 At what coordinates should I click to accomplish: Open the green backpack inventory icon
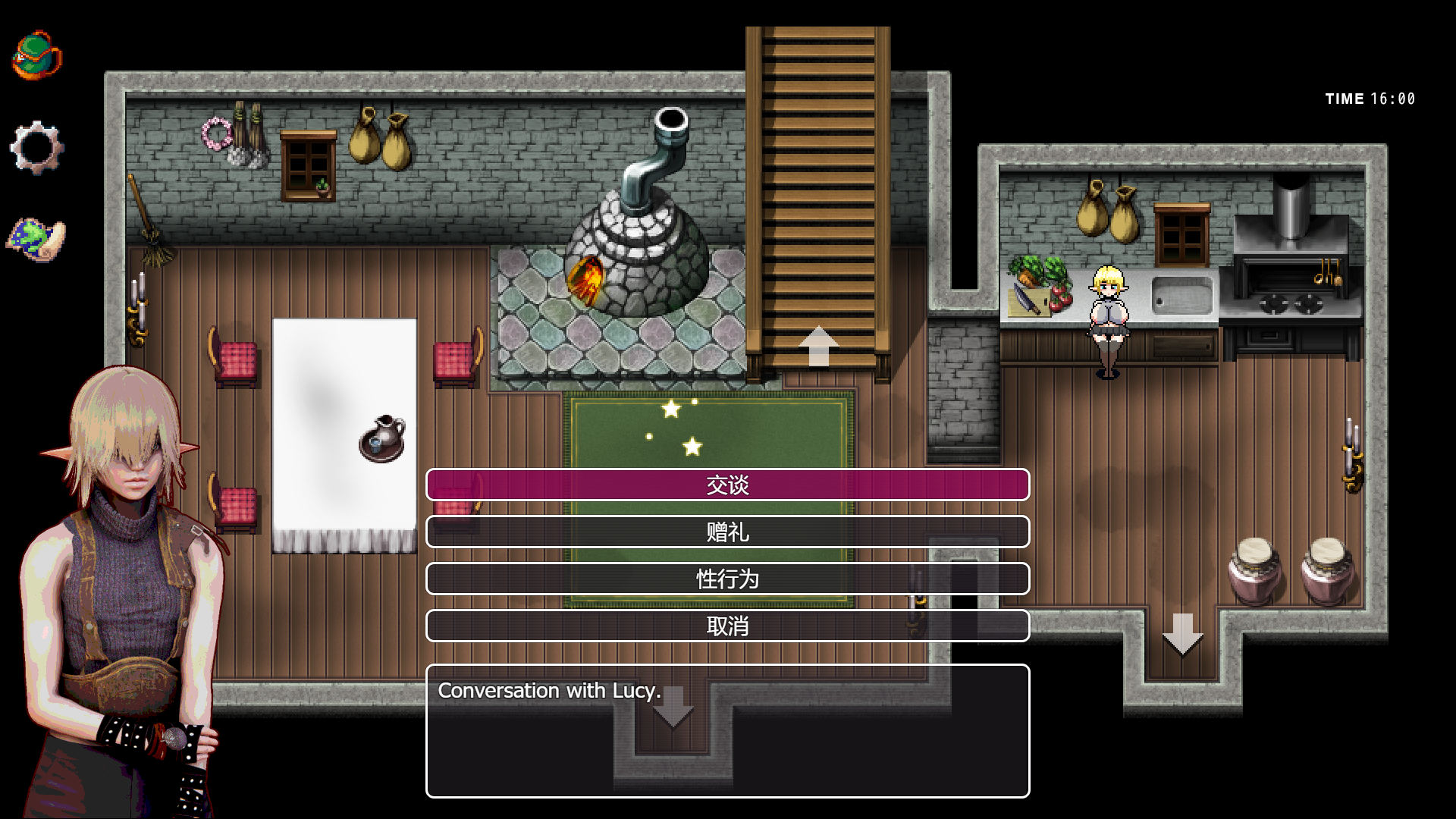tap(36, 55)
